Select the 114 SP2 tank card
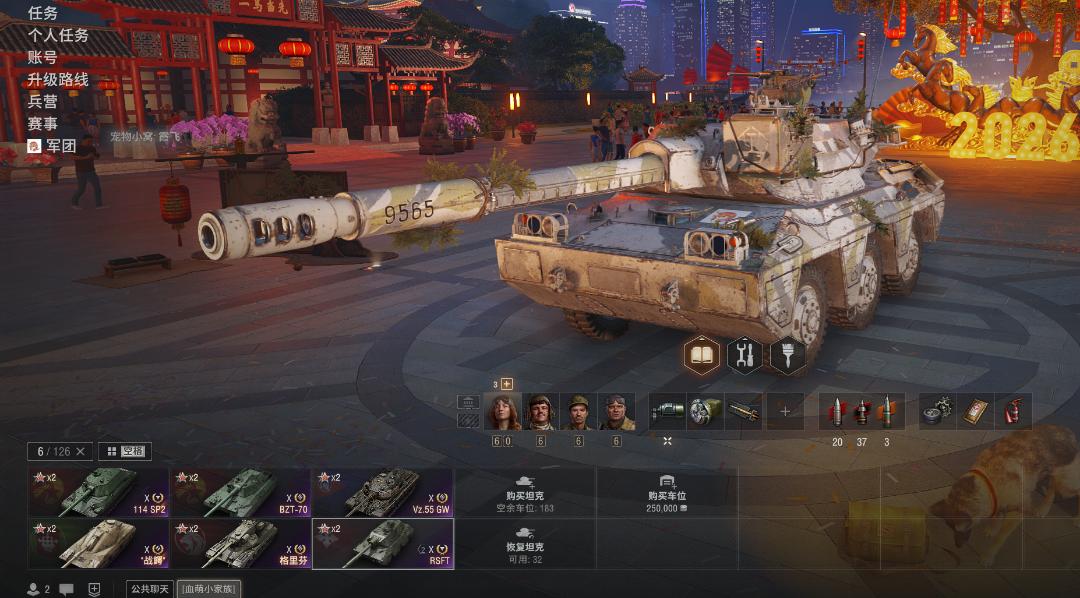The image size is (1080, 598). [98, 492]
